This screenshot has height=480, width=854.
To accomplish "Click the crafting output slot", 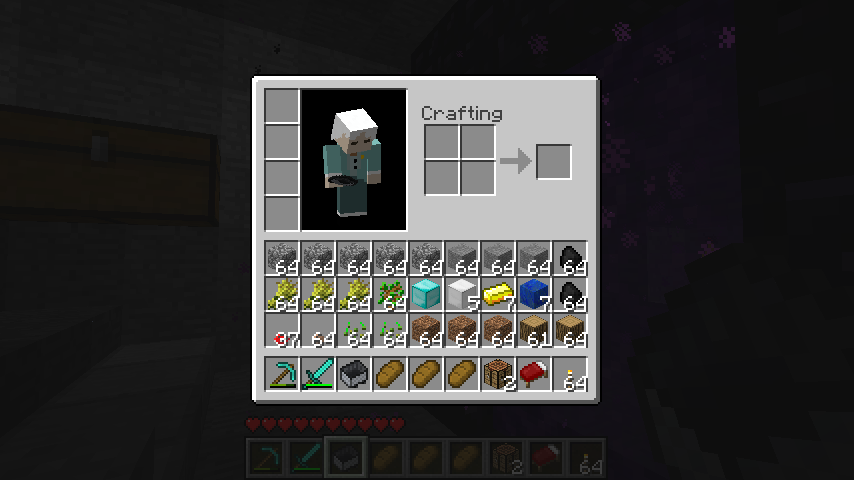I will [554, 162].
